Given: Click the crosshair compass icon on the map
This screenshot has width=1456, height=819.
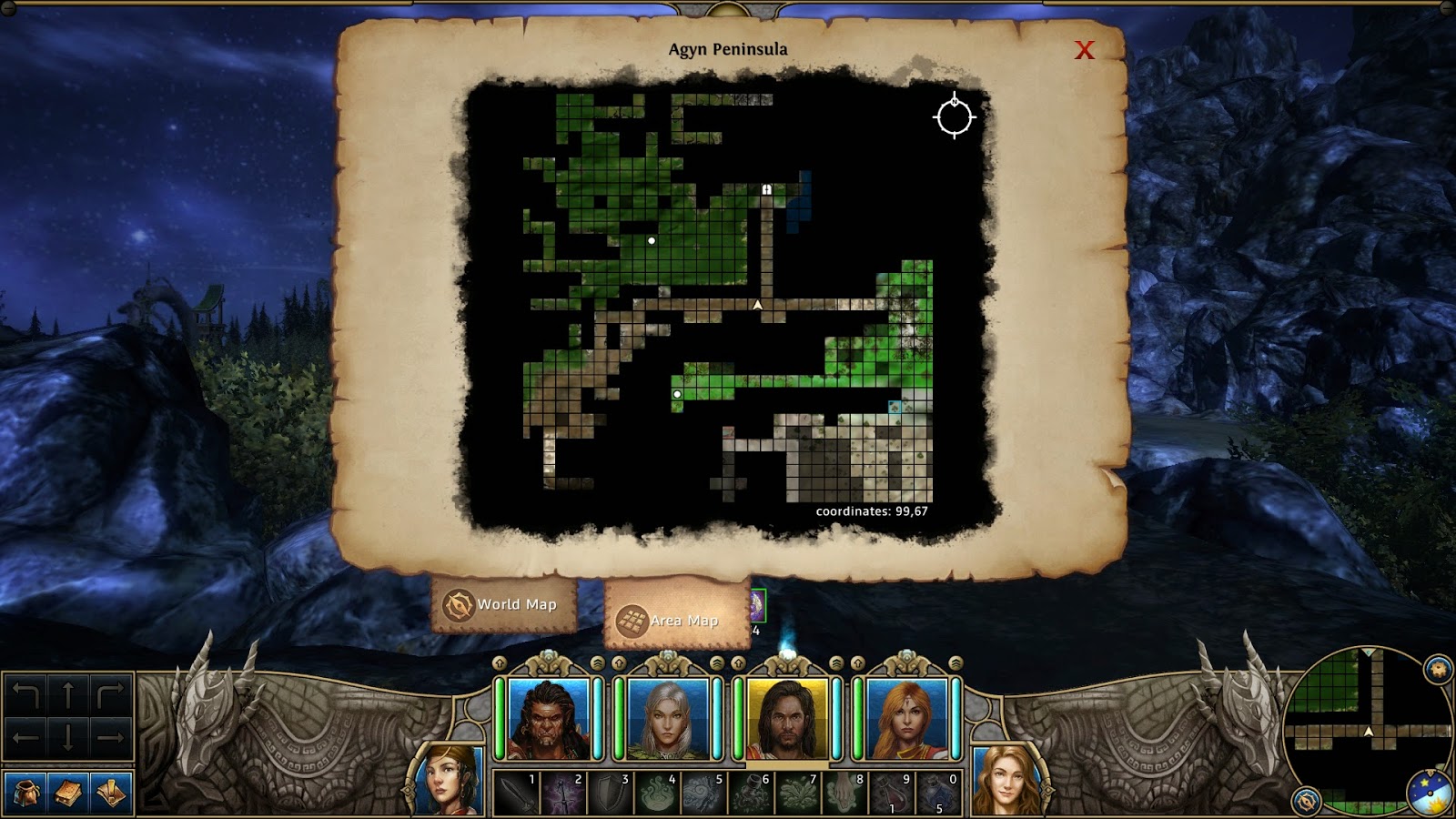Looking at the screenshot, I should pyautogui.click(x=954, y=116).
